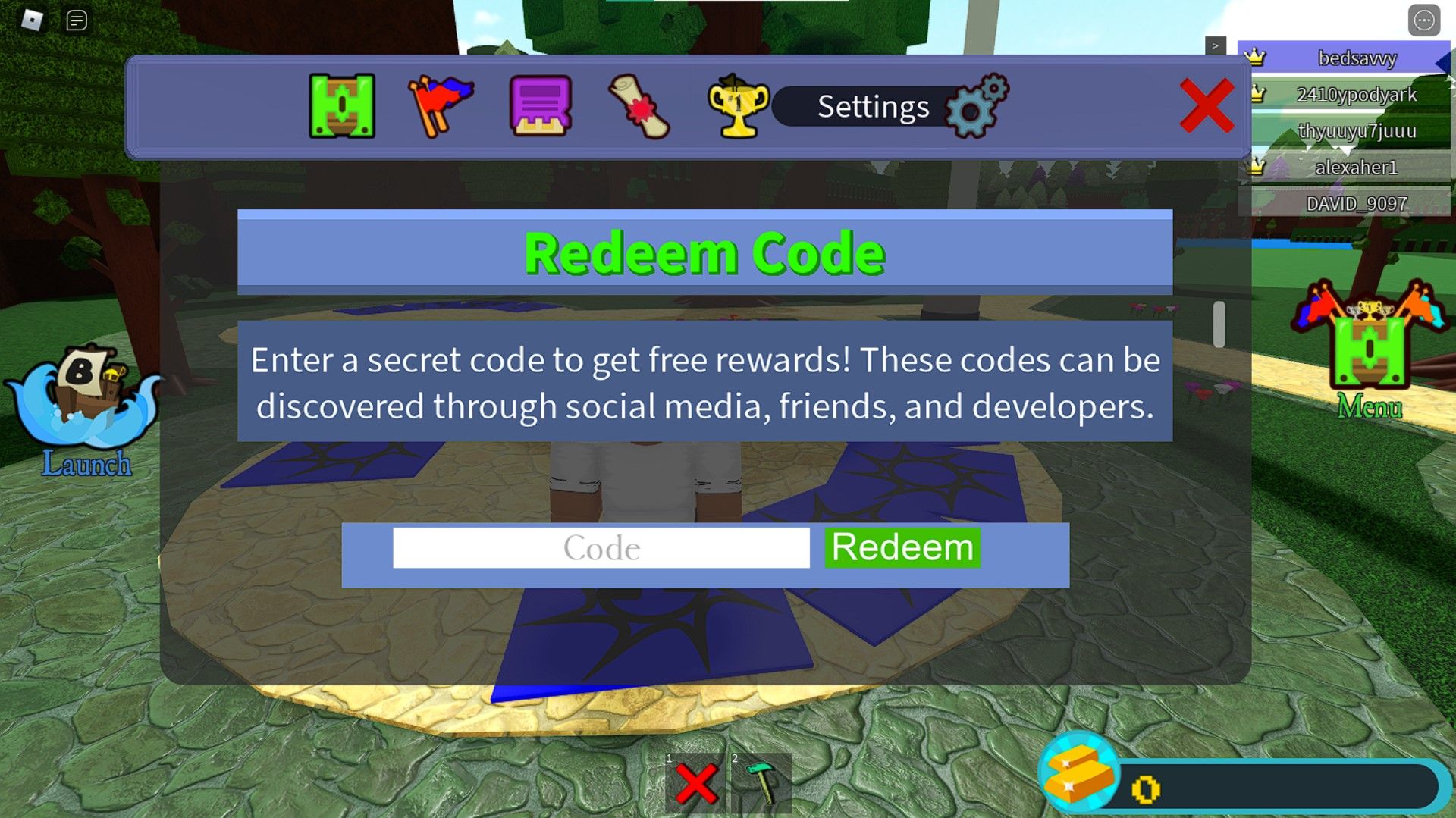Open the trophy leaderboard icon
The width and height of the screenshot is (1456, 818).
[738, 105]
